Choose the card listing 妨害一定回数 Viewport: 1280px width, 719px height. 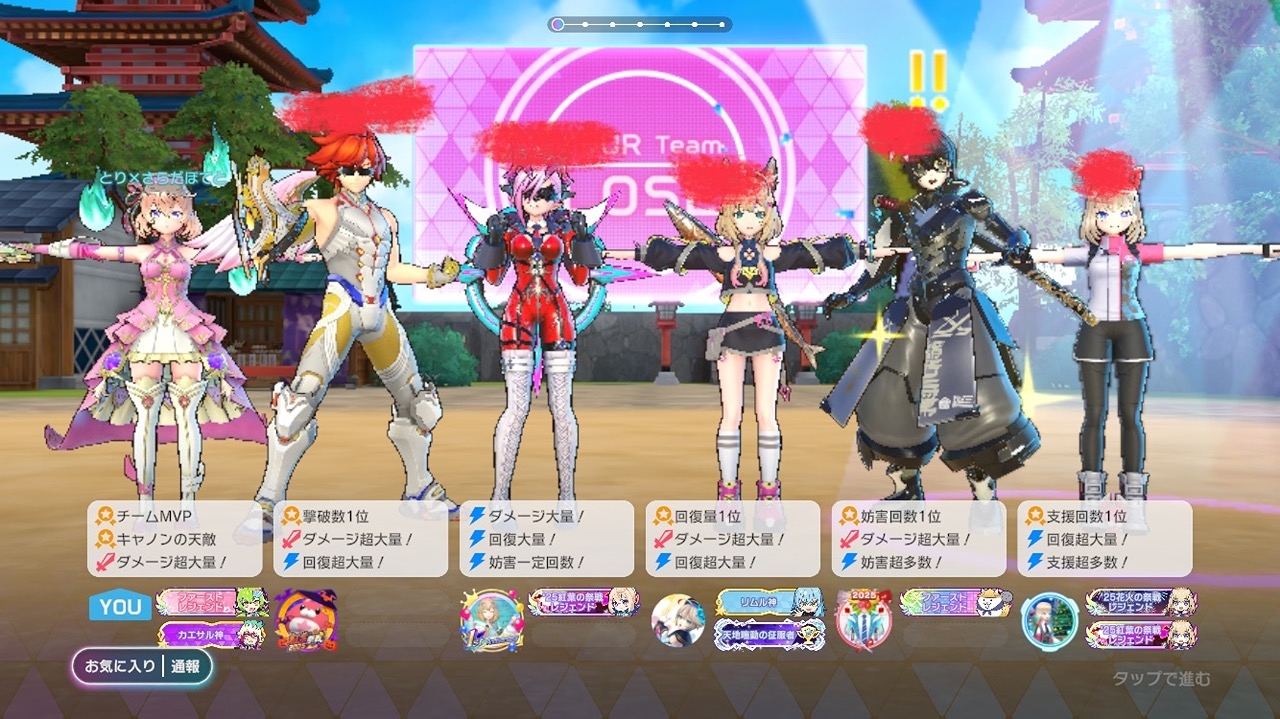point(547,539)
